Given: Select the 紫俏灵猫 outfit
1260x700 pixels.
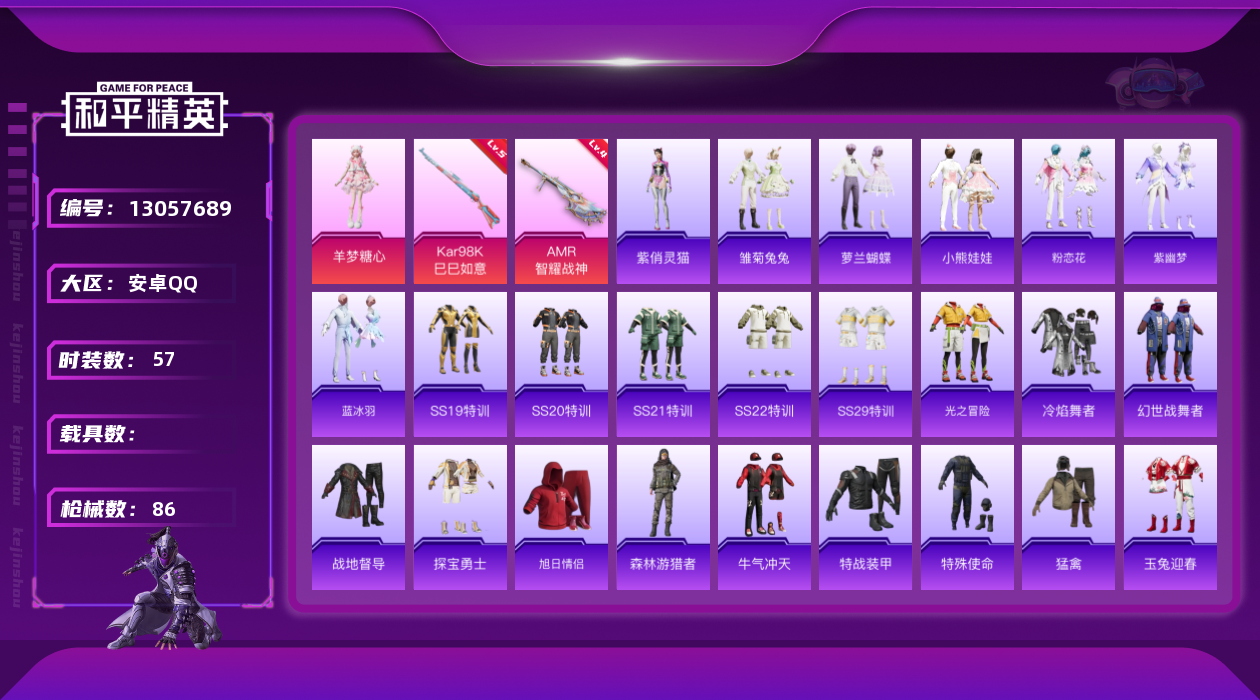Looking at the screenshot, I should click(x=663, y=210).
